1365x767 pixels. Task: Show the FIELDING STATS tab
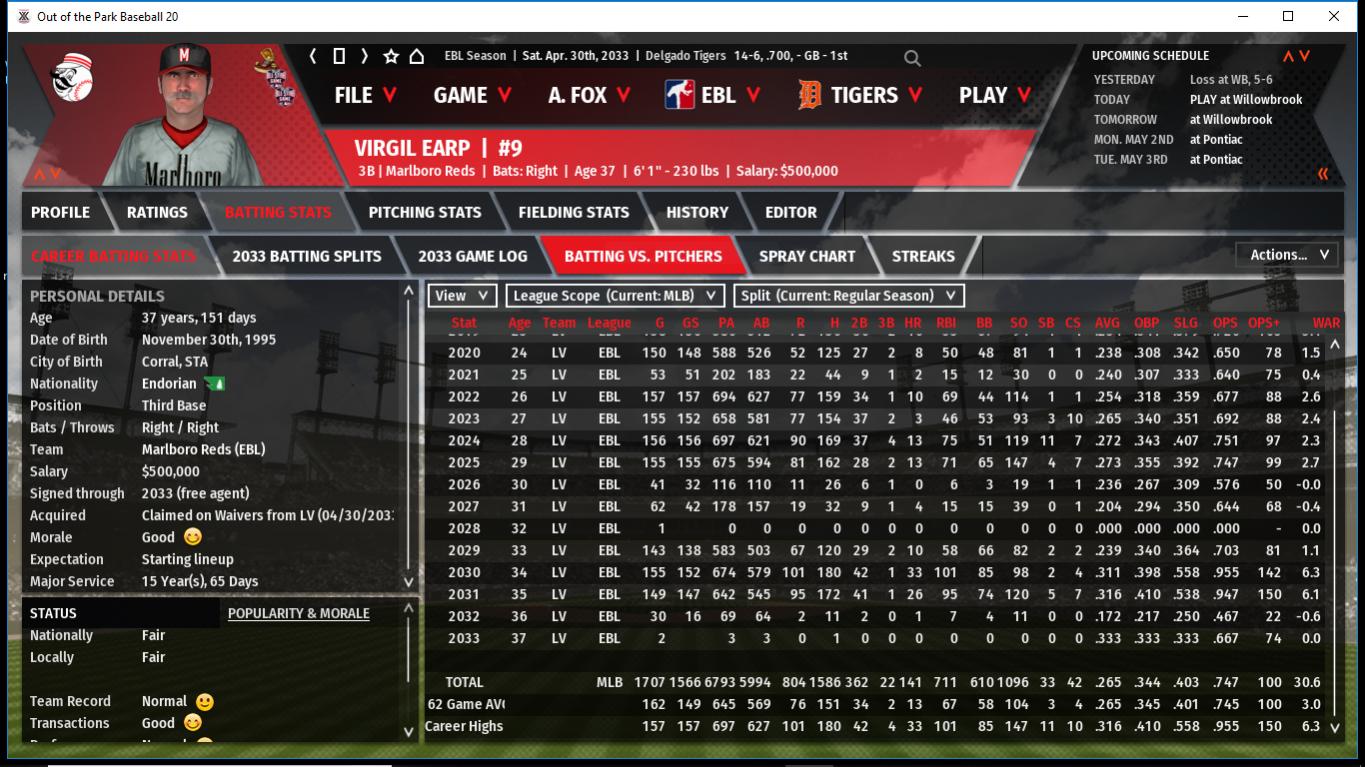tap(573, 212)
